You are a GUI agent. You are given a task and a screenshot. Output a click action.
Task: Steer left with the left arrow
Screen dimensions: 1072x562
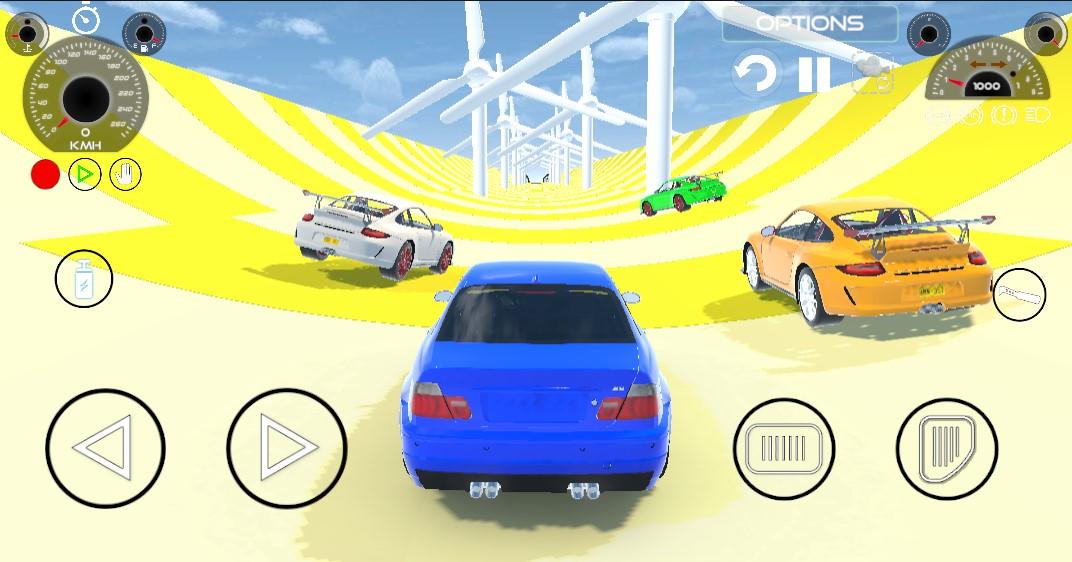click(105, 448)
